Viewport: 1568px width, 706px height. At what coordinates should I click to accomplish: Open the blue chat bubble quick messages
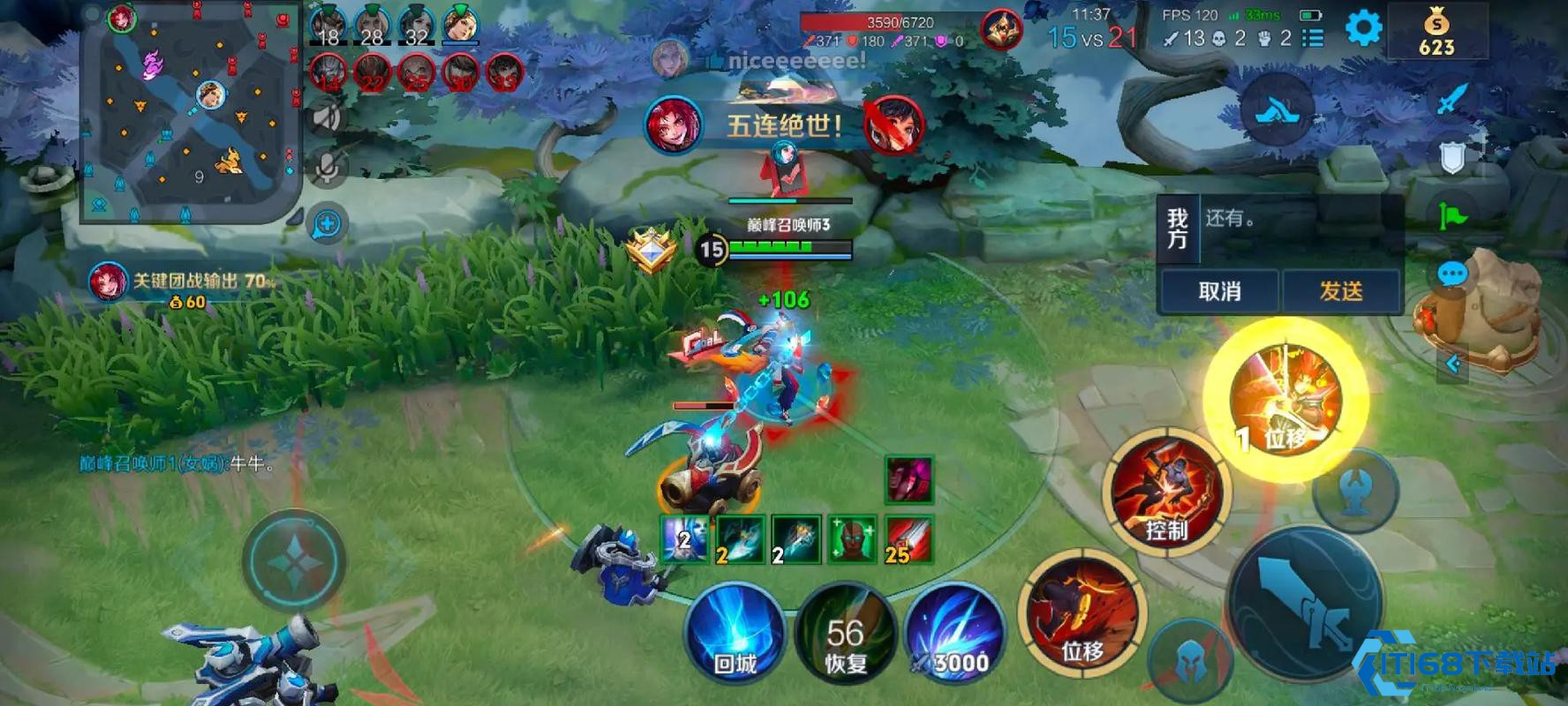coord(1452,274)
